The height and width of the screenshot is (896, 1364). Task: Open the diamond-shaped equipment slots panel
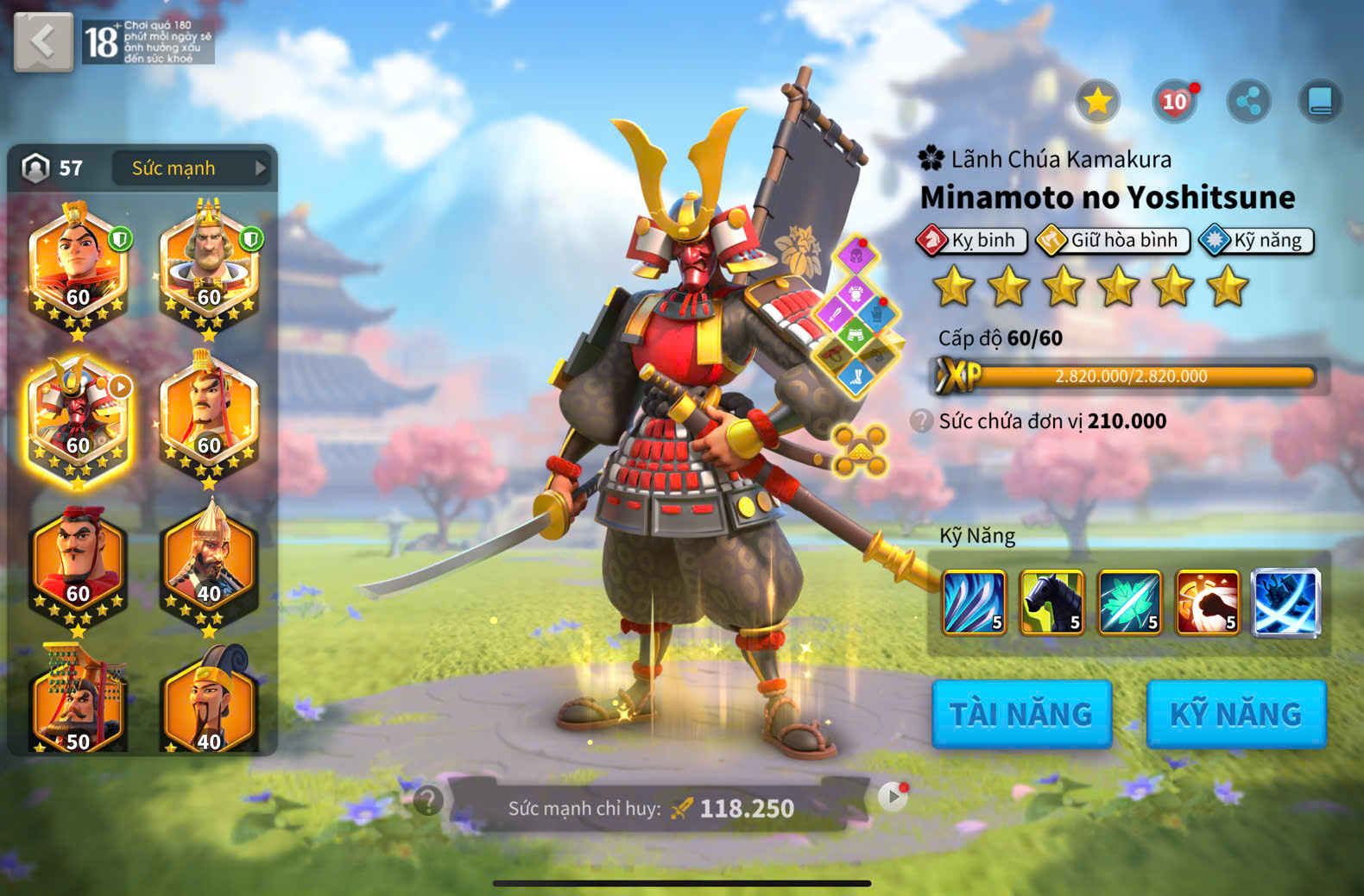click(856, 315)
